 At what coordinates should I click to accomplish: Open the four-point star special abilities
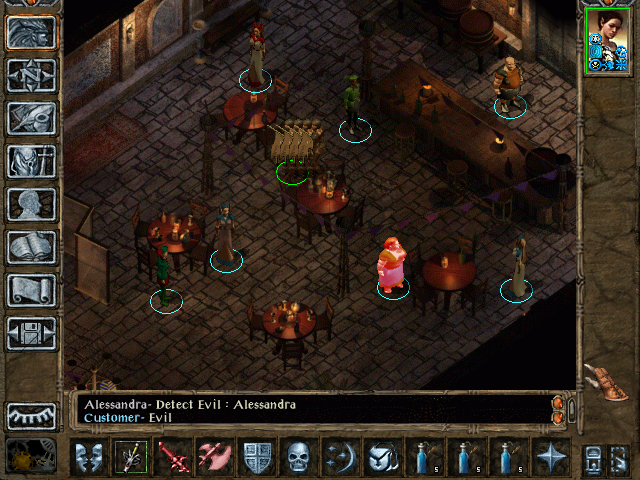pyautogui.click(x=550, y=457)
